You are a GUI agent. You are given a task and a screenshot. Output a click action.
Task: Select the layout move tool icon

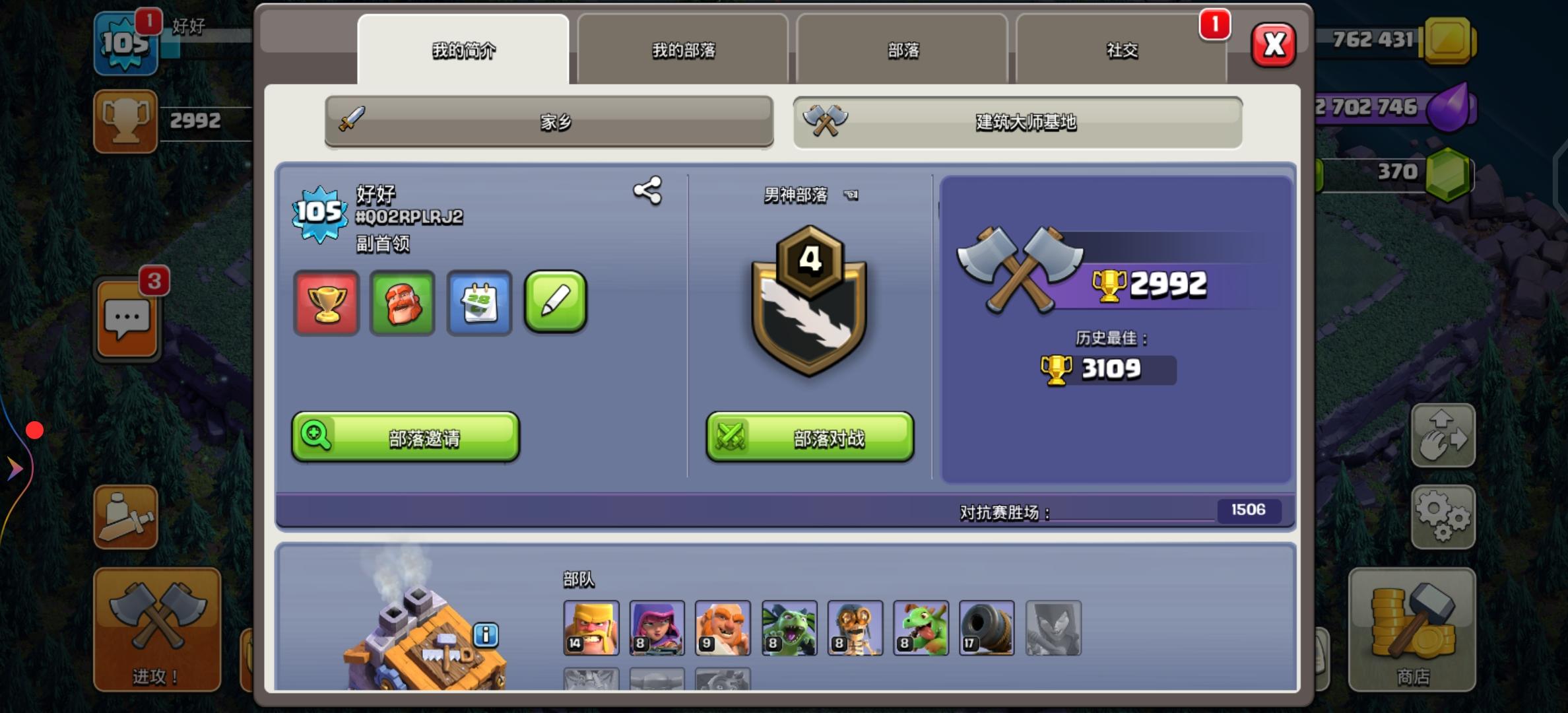[x=1444, y=436]
